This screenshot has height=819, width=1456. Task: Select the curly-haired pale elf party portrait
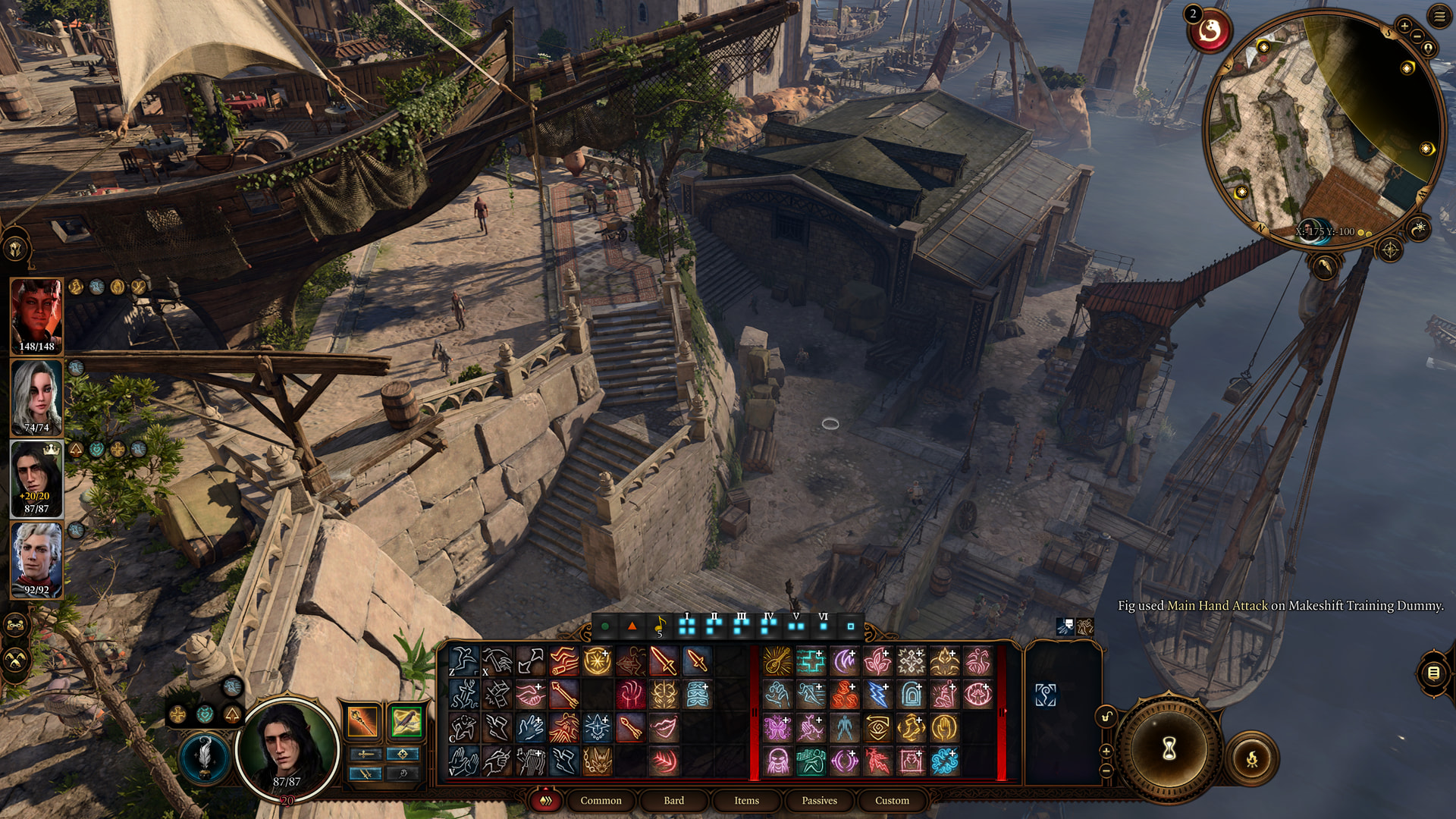(36, 560)
